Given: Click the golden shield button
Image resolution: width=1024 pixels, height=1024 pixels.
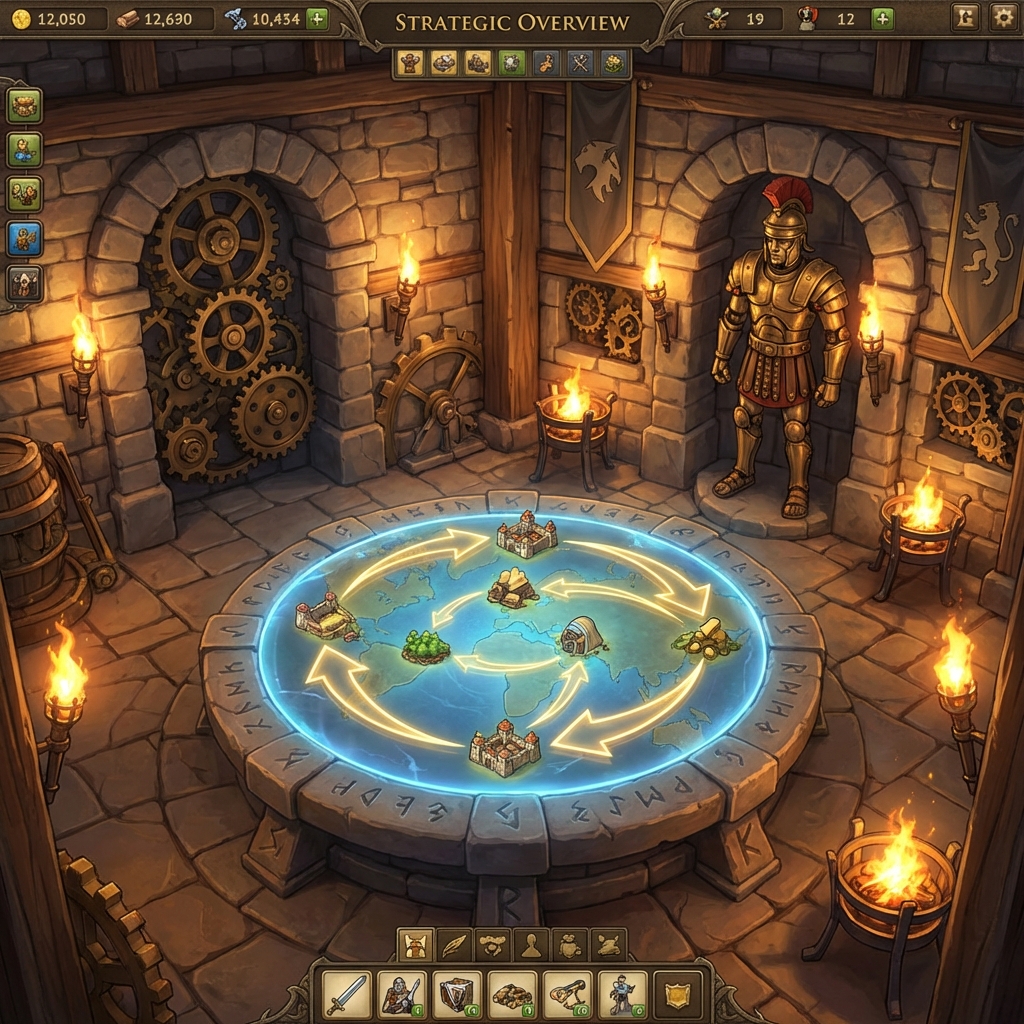Looking at the screenshot, I should (677, 995).
